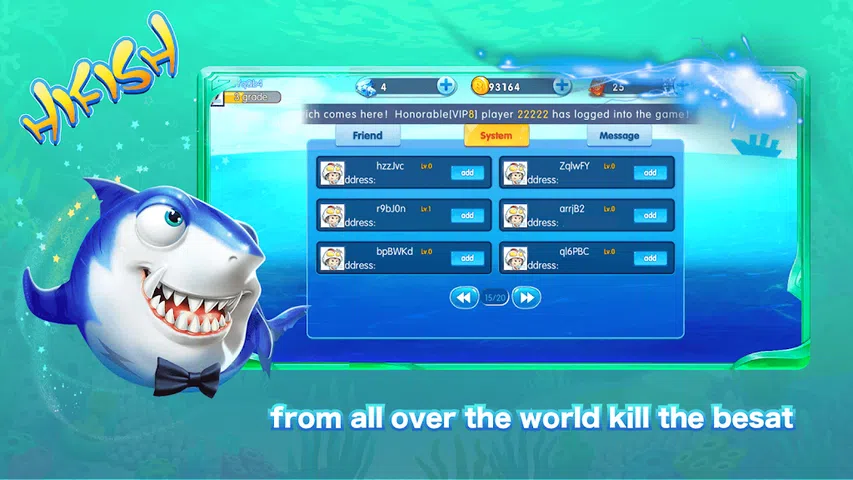
Task: Add player ZqlwFY as a friend
Action: [x=649, y=173]
